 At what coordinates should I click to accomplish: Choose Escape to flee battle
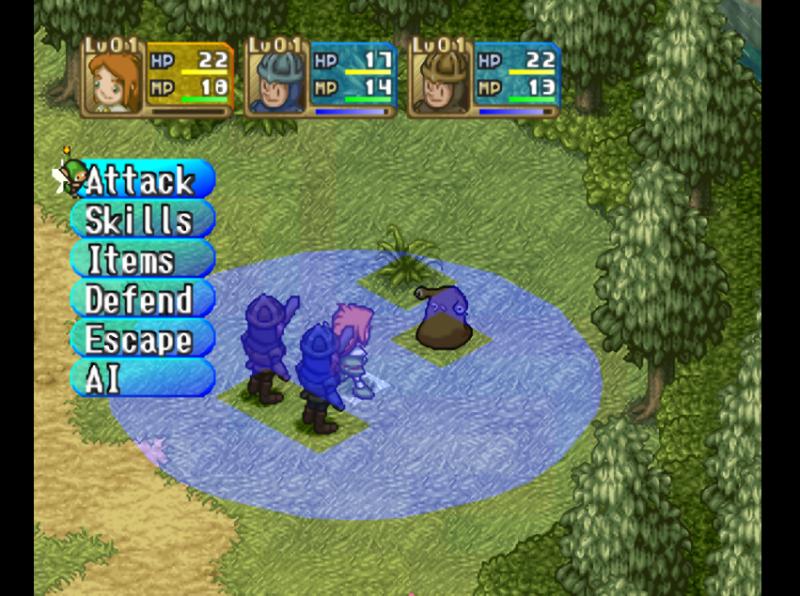click(141, 340)
